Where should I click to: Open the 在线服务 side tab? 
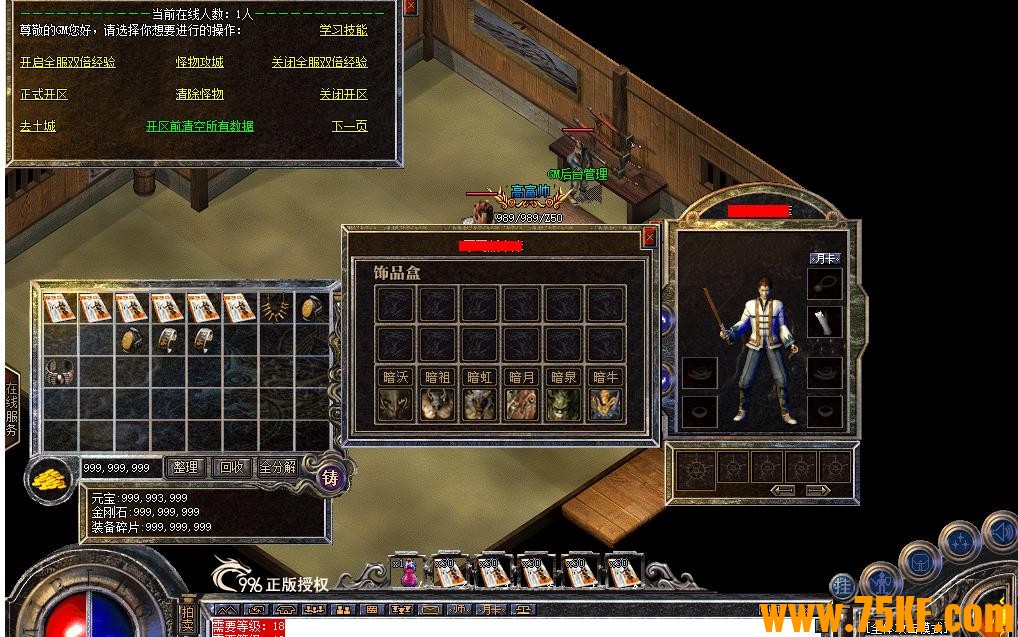pos(12,410)
